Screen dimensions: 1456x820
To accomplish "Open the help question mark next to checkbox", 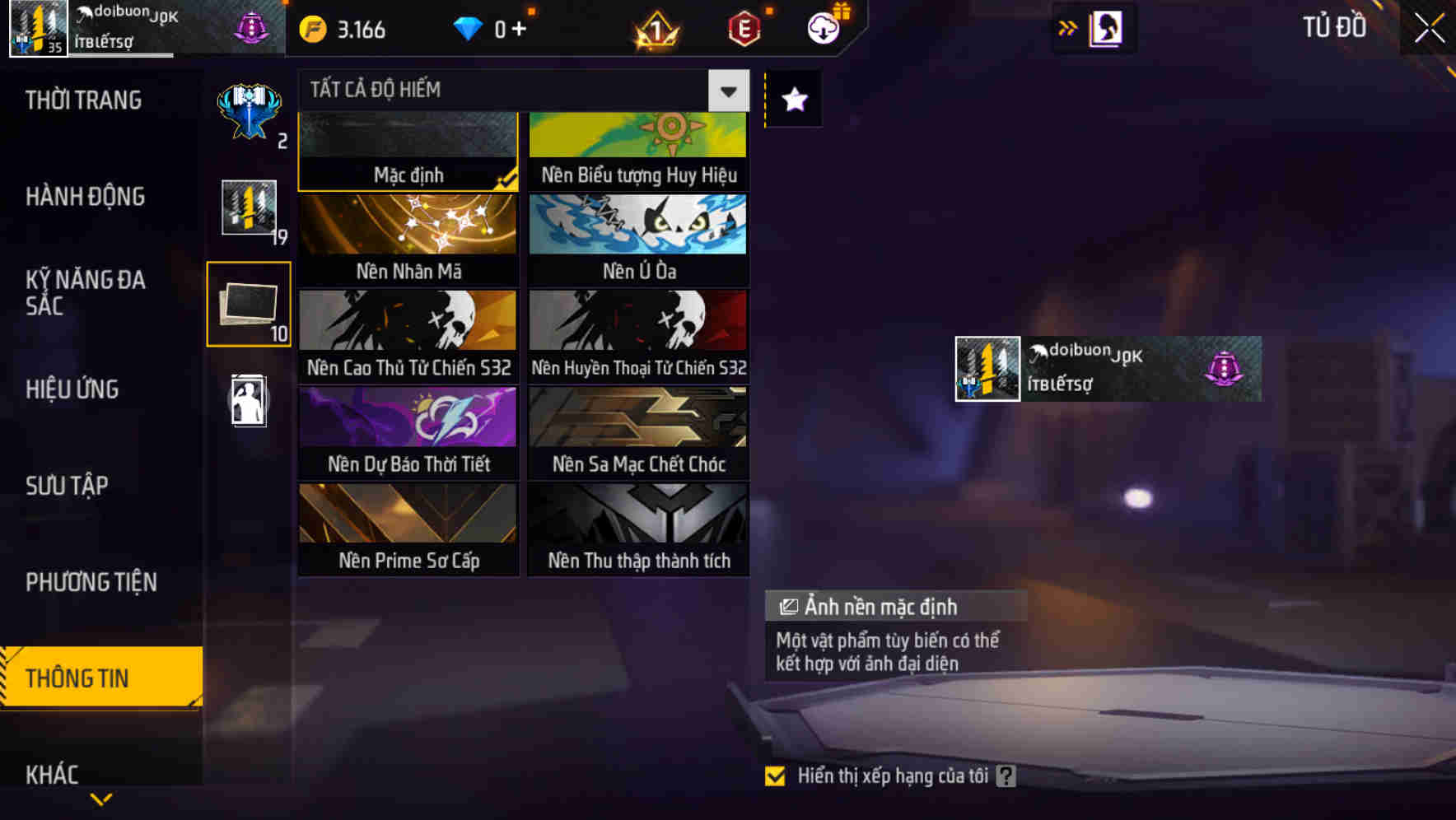I will point(1006,774).
